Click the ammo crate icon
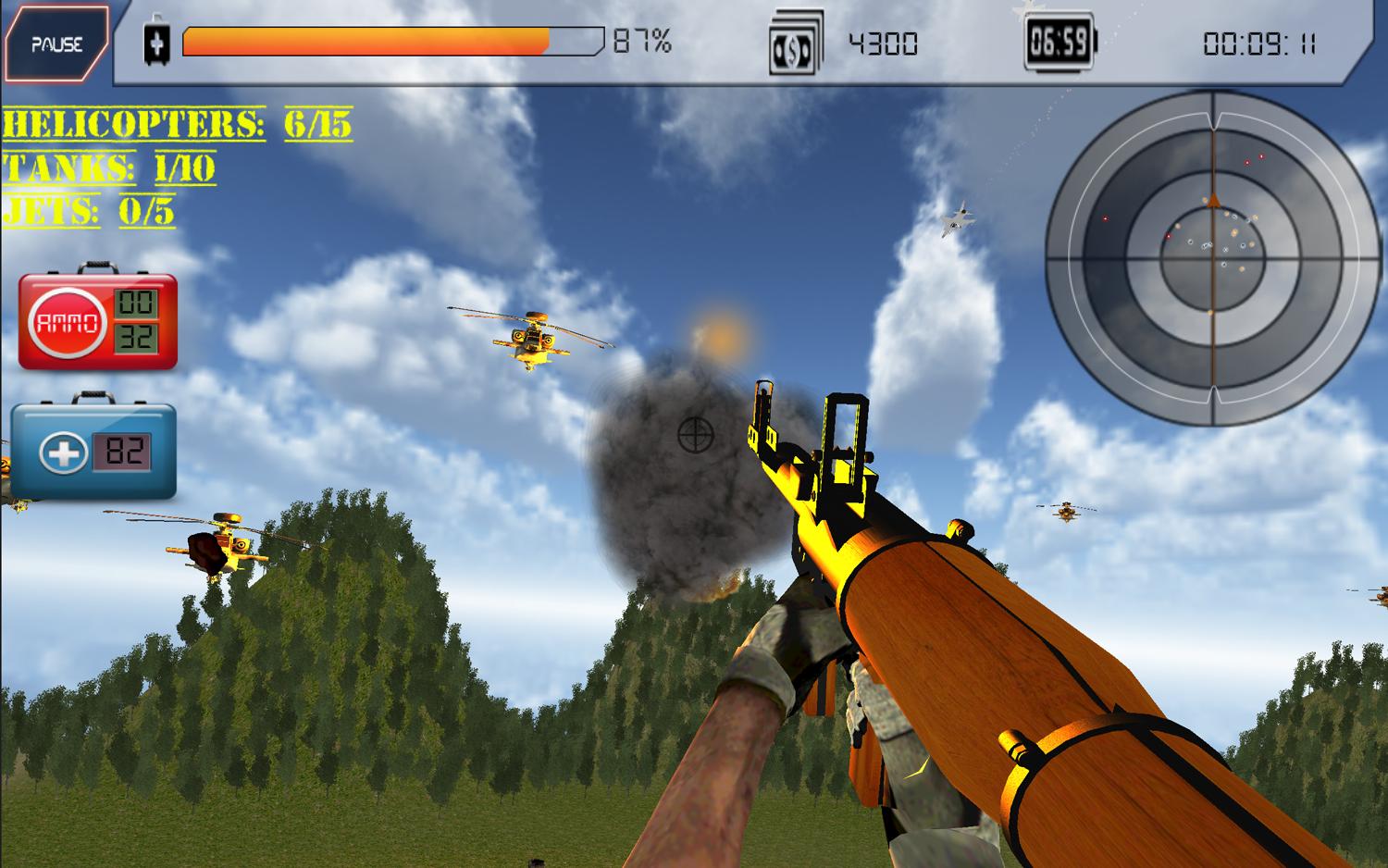 [x=93, y=319]
